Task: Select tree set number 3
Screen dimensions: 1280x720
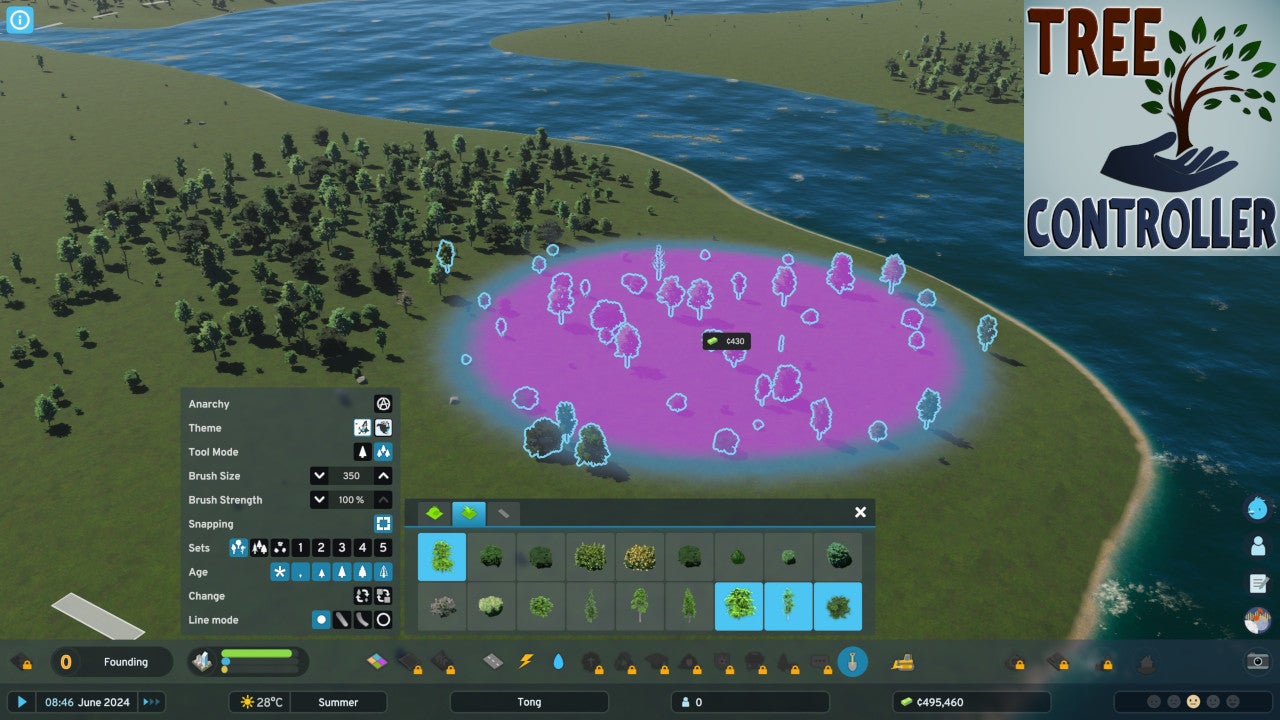Action: 342,548
